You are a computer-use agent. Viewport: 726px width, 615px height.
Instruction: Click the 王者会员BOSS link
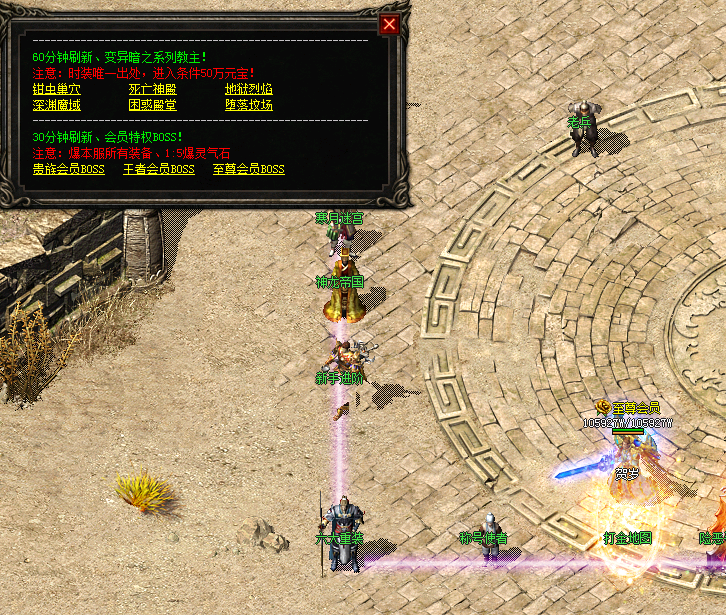tap(159, 169)
